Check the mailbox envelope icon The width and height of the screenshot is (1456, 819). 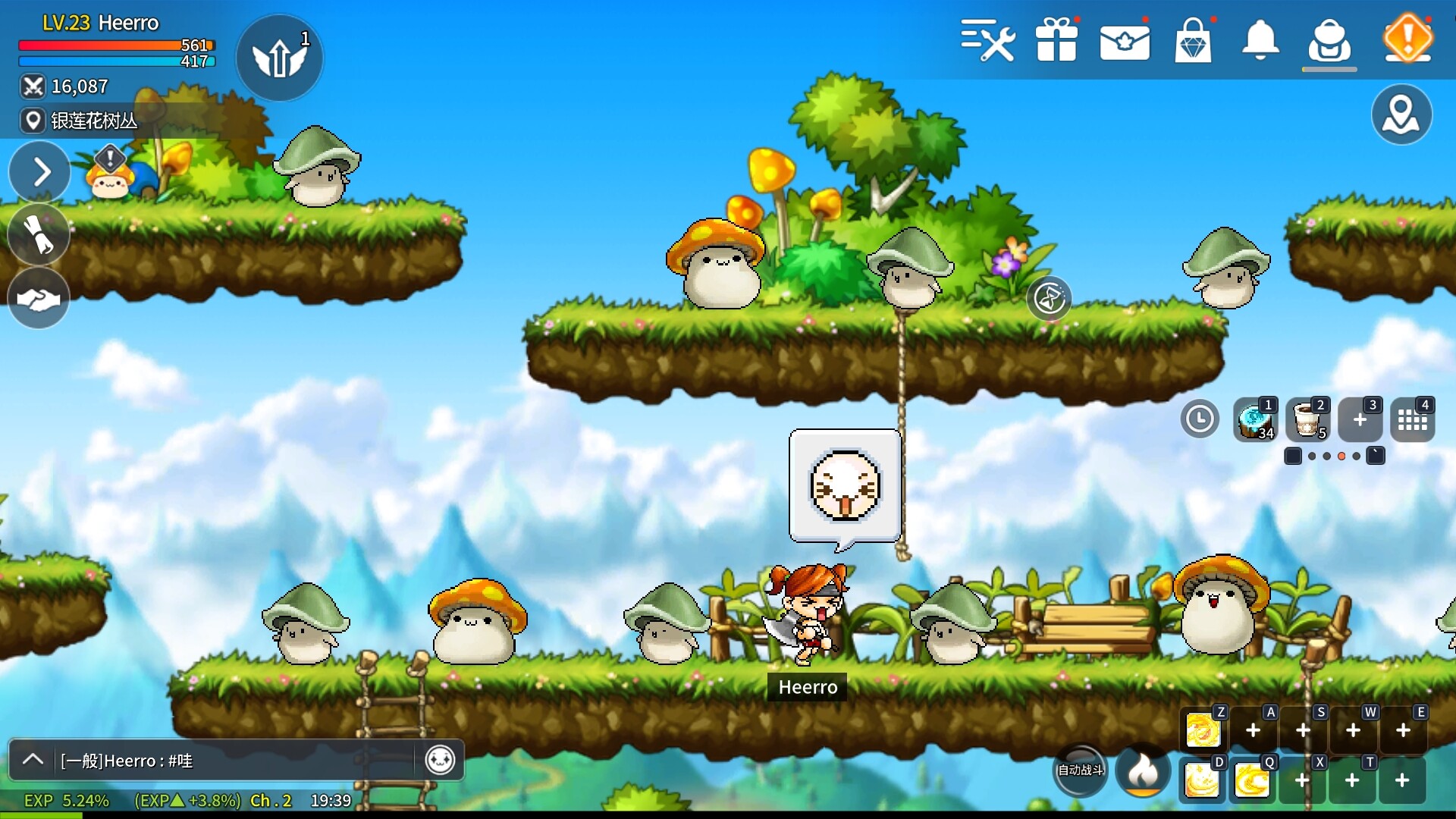pos(1125,42)
